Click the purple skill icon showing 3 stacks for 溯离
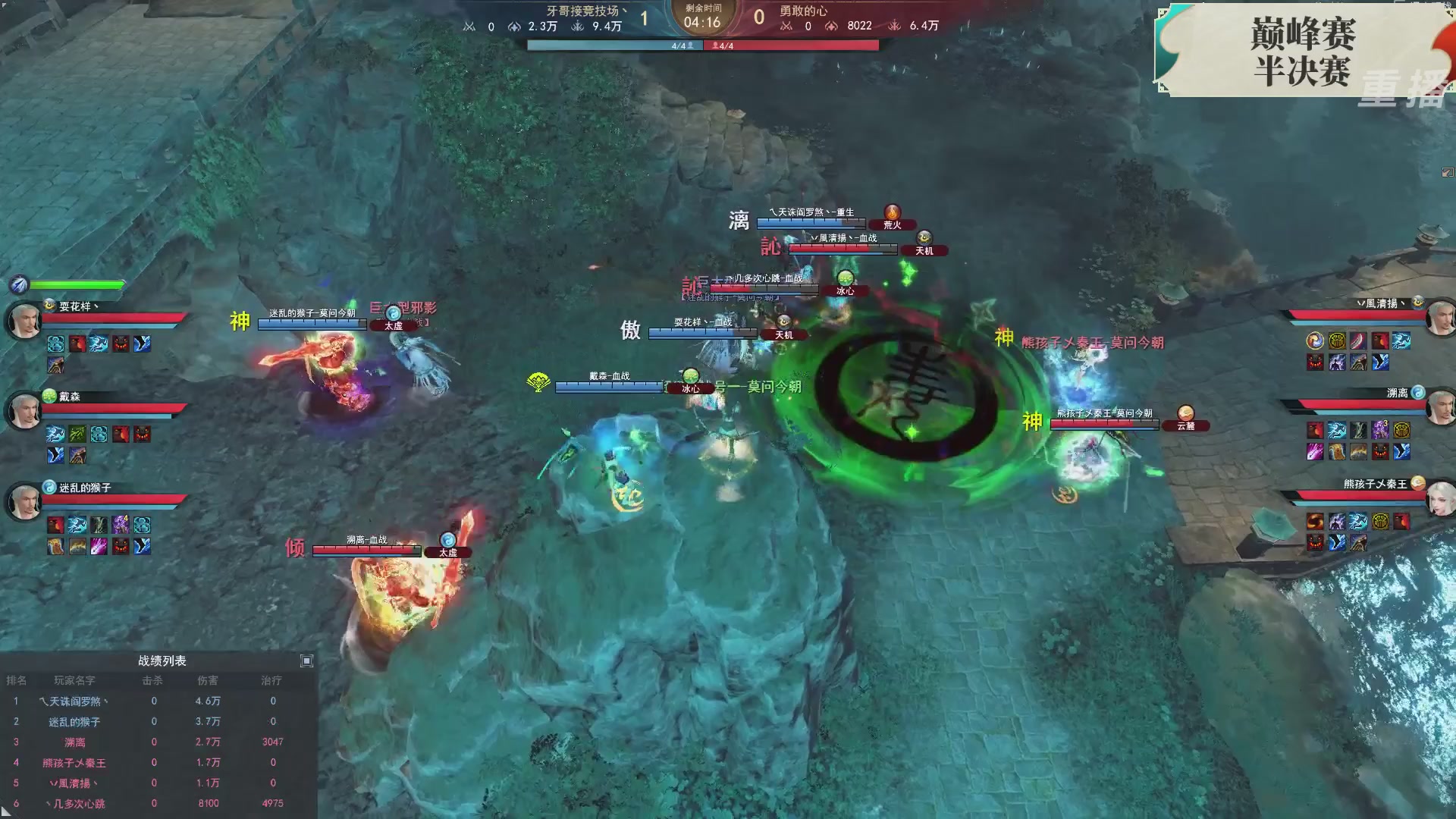Screen dimensions: 1456x819 (1379, 430)
